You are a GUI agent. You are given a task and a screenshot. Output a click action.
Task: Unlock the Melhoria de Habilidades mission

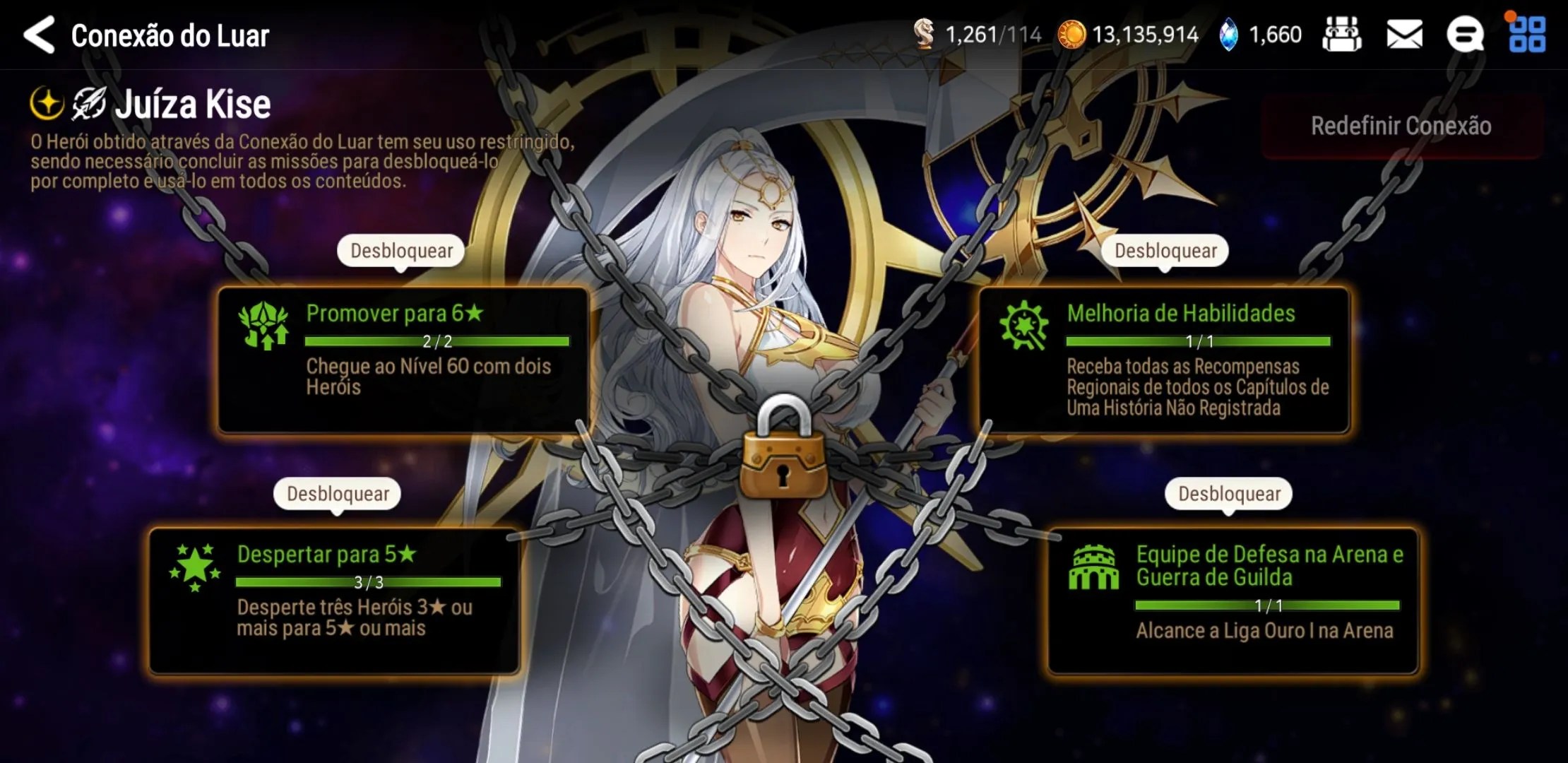click(x=1165, y=251)
